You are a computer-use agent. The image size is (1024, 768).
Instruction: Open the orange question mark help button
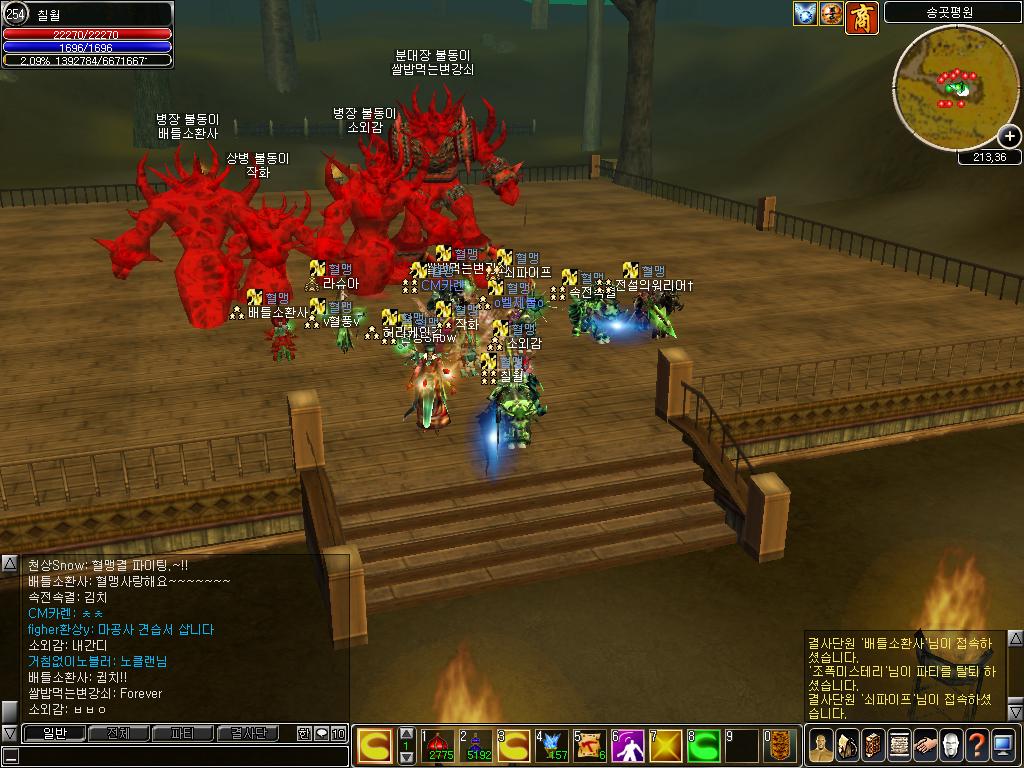pyautogui.click(x=976, y=745)
